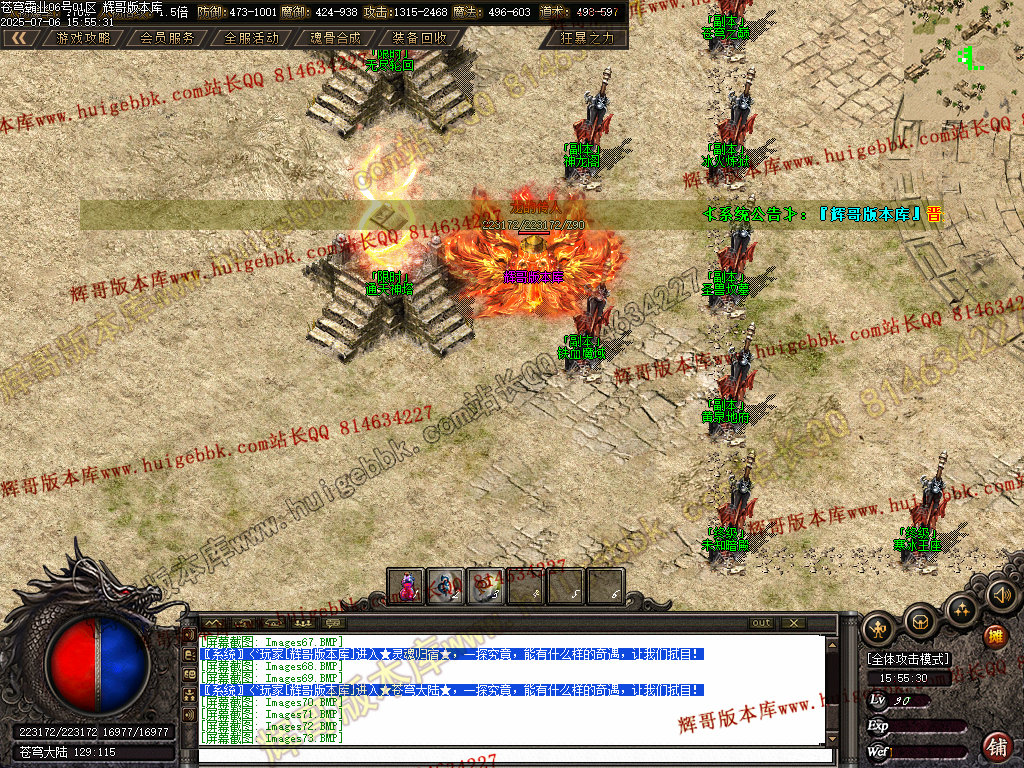Open the red 铺 shop button
The height and width of the screenshot is (768, 1024).
[x=996, y=746]
